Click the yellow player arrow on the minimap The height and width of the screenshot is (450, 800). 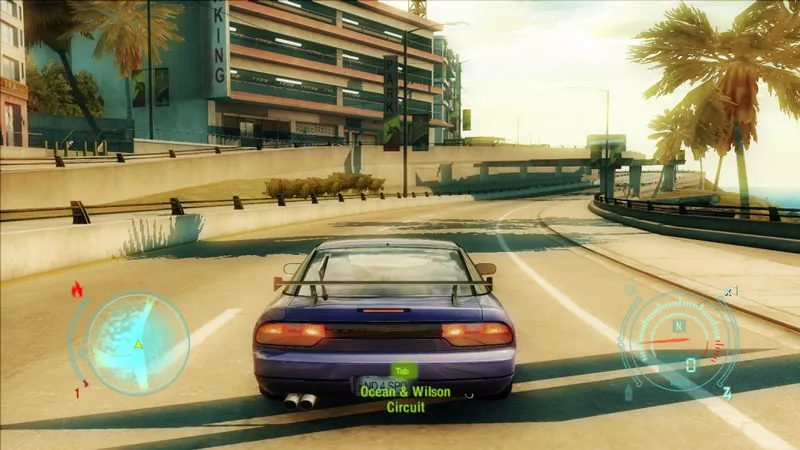coord(139,344)
